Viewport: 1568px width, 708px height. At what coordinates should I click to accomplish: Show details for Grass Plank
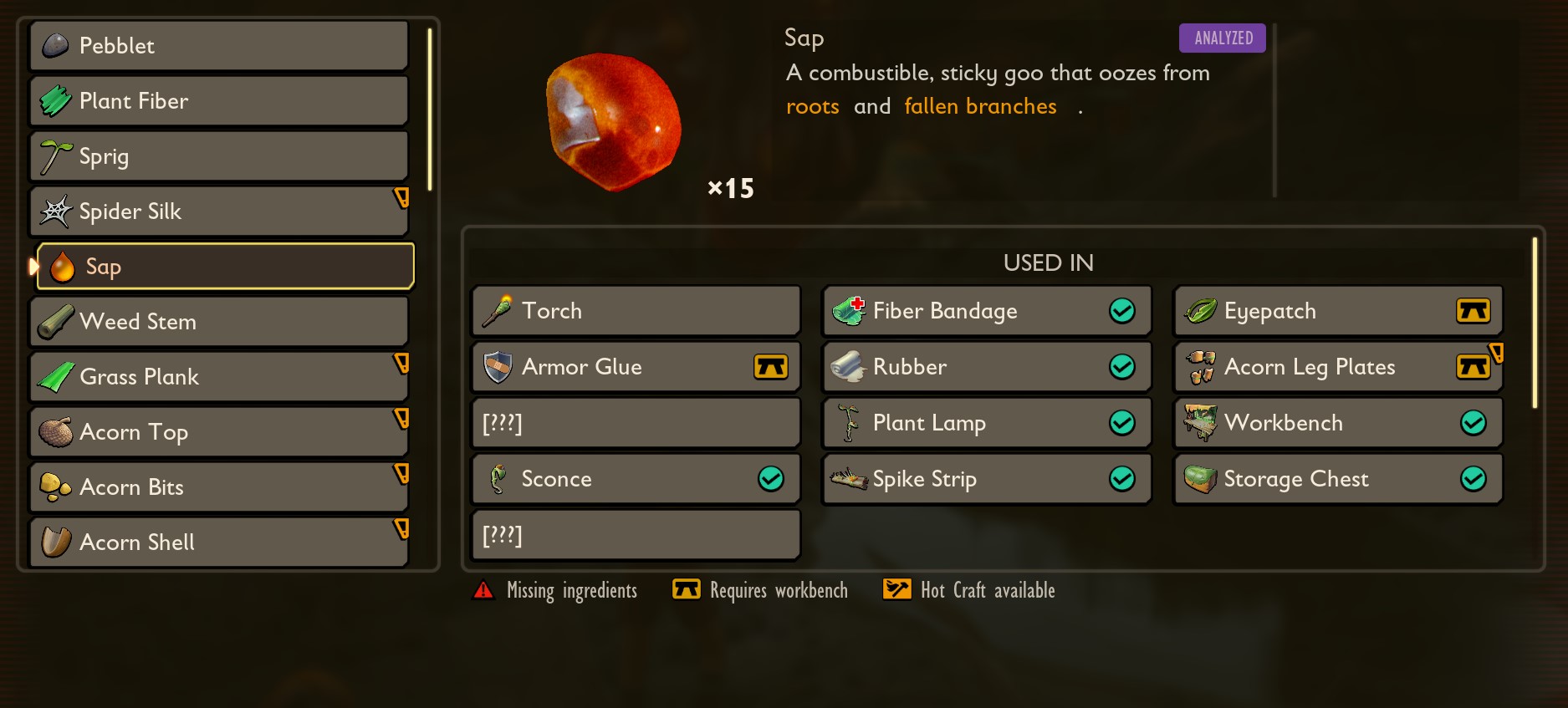coord(219,377)
